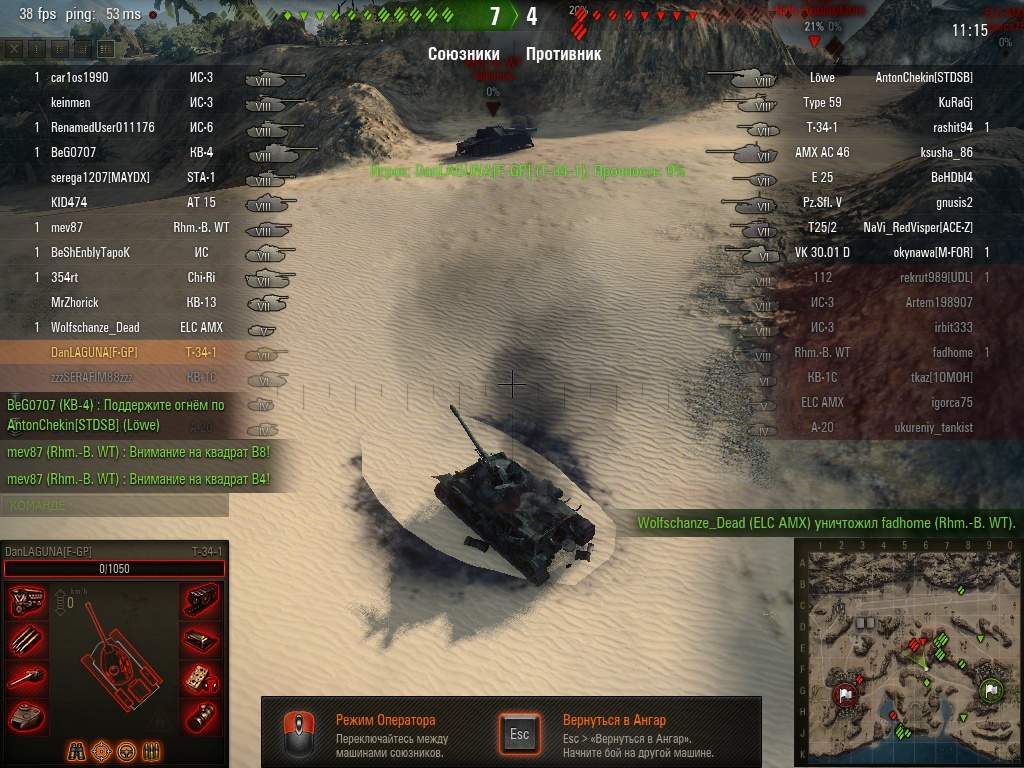Image resolution: width=1024 pixels, height=768 pixels.
Task: Choose the turret module icon
Action: pyautogui.click(x=27, y=716)
